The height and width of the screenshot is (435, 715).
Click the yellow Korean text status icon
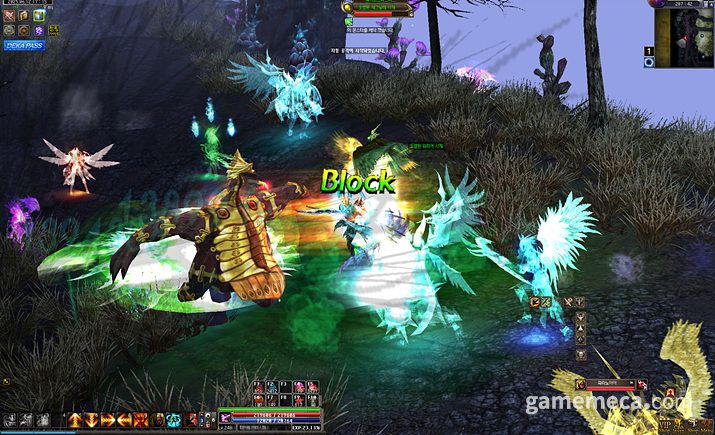point(53,31)
